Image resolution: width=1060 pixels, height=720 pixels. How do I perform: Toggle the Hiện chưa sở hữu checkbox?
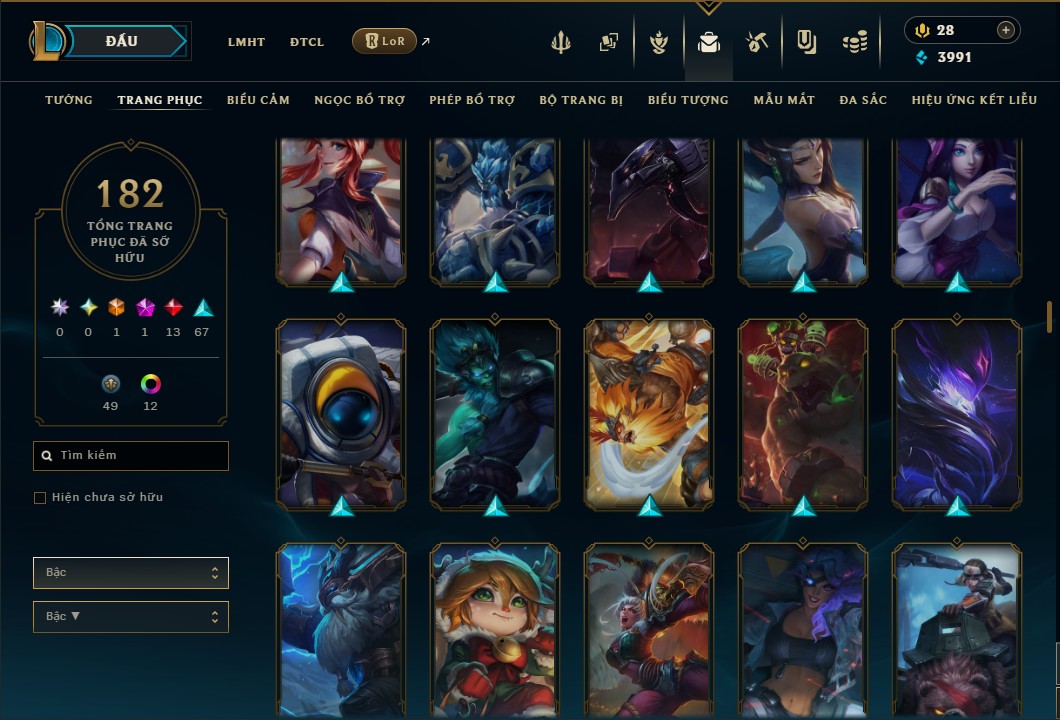point(40,498)
